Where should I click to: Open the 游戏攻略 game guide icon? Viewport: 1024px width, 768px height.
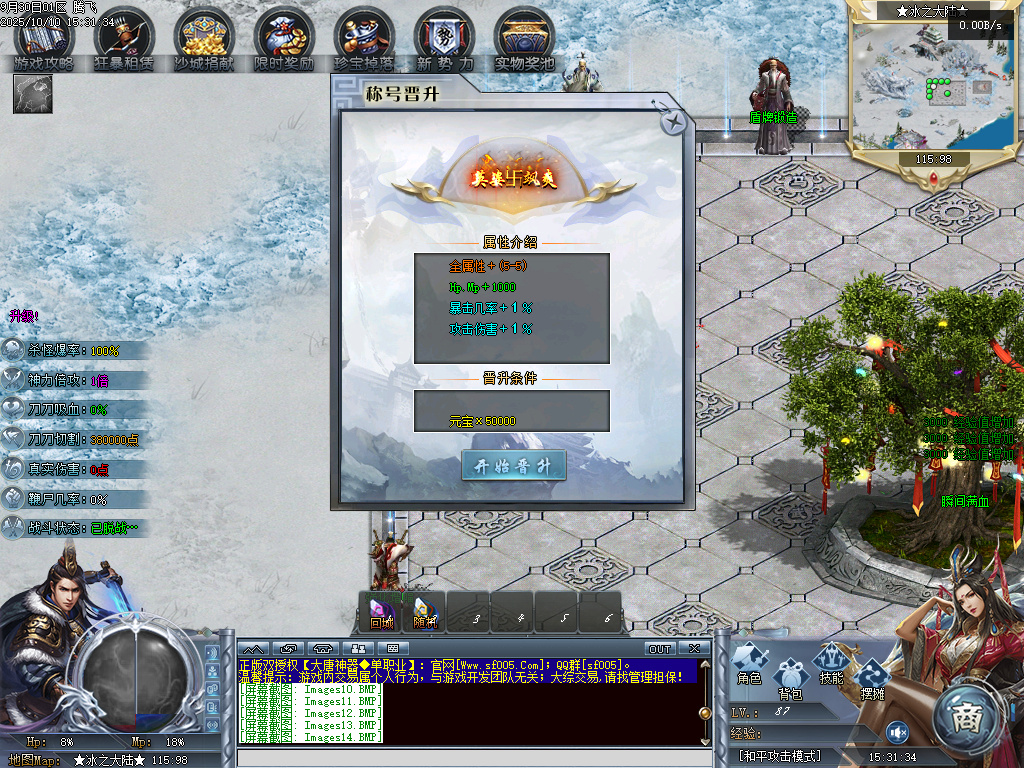coord(44,40)
